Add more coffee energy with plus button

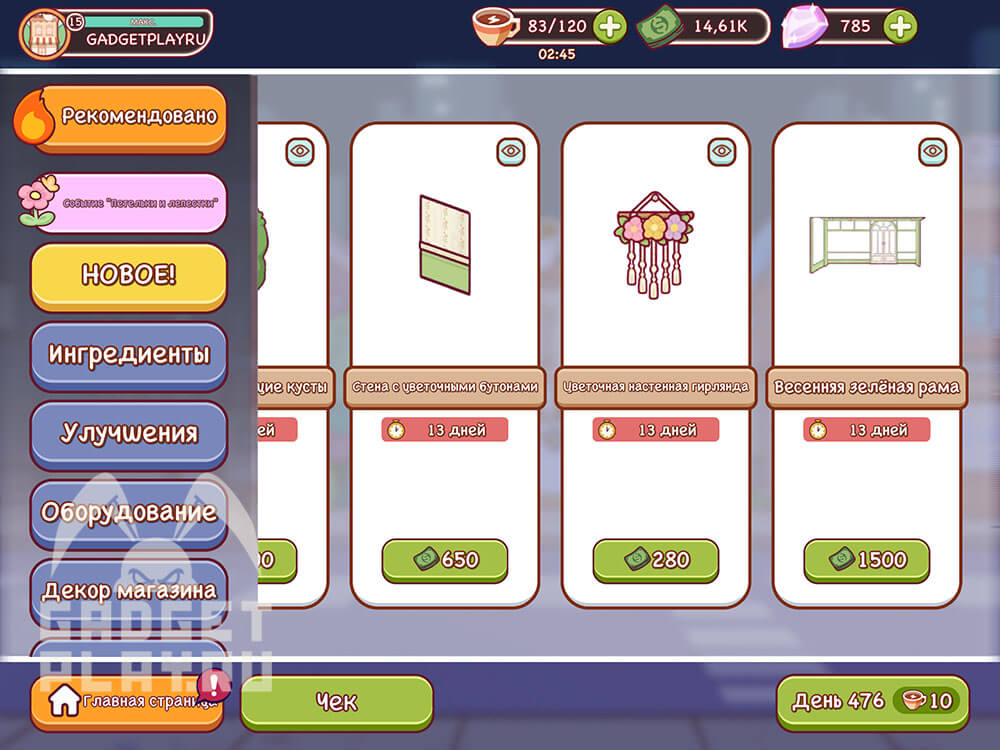[609, 27]
